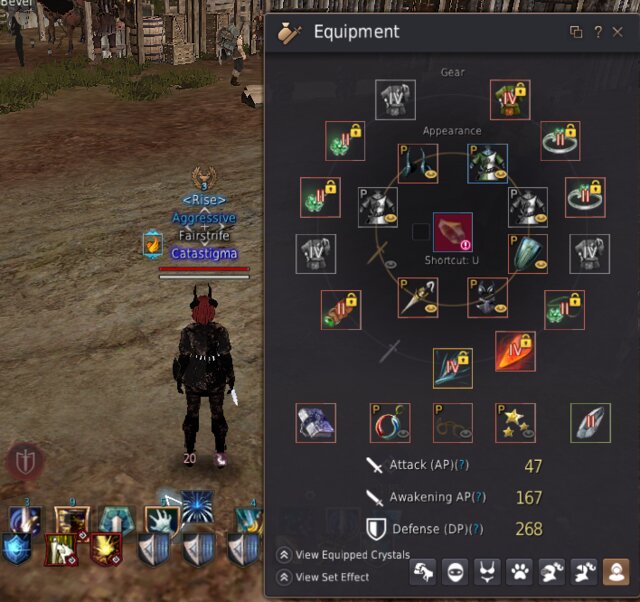The height and width of the screenshot is (602, 640).
Task: Activate the blue starburst skill icon
Action: coord(197,505)
